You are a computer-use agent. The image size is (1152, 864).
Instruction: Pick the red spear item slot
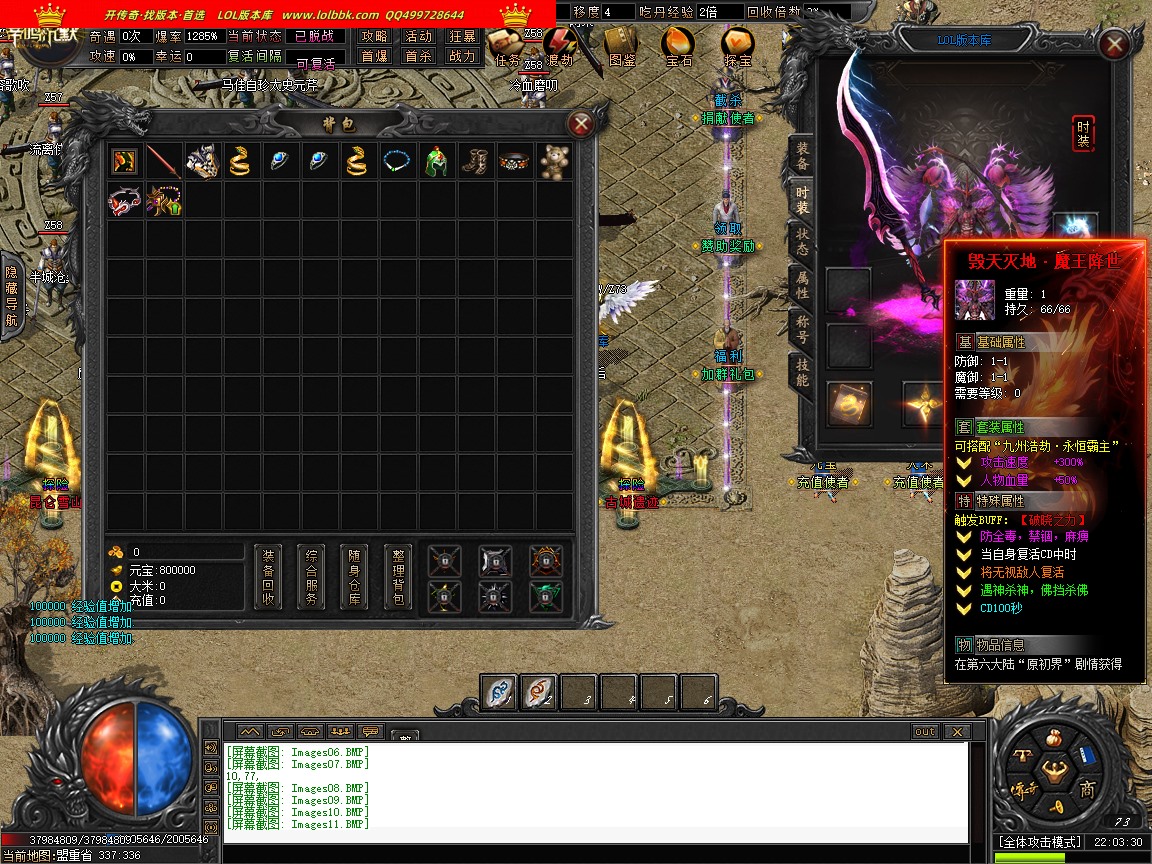pos(164,161)
